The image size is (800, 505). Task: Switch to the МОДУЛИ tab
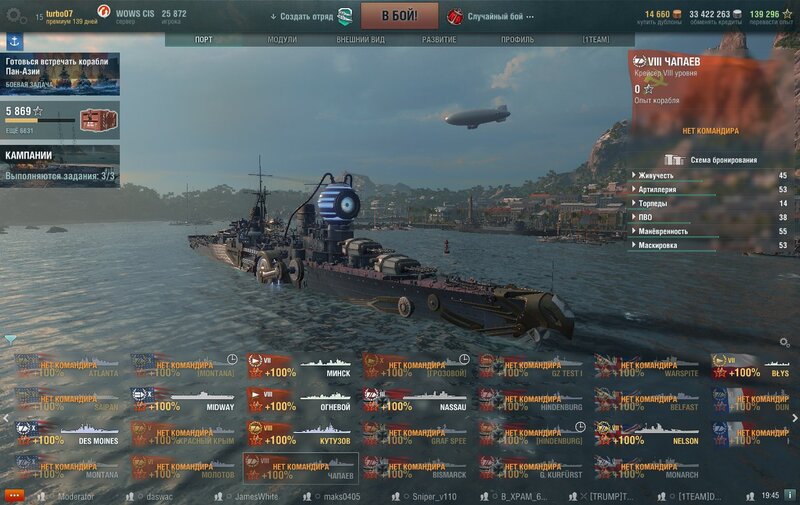tap(282, 40)
